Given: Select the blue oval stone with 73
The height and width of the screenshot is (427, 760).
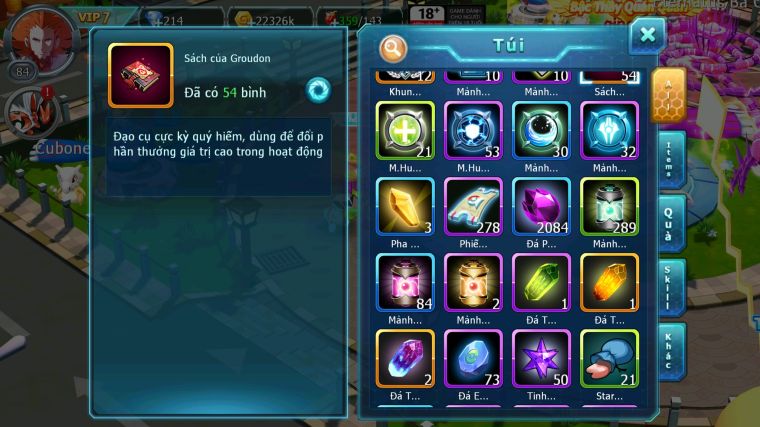Looking at the screenshot, I should 473,358.
